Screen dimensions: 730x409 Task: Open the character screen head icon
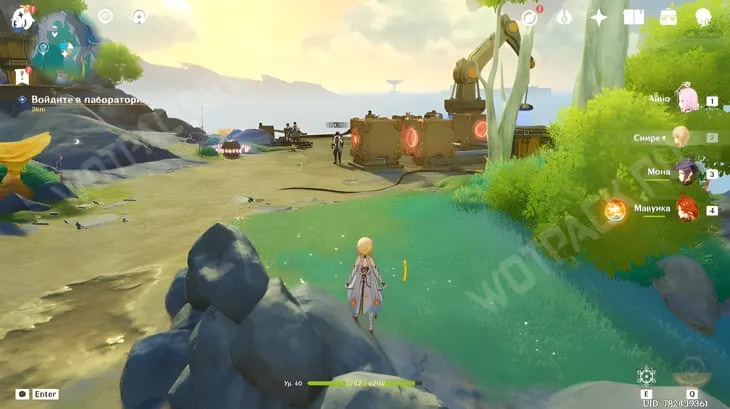pyautogui.click(x=703, y=17)
